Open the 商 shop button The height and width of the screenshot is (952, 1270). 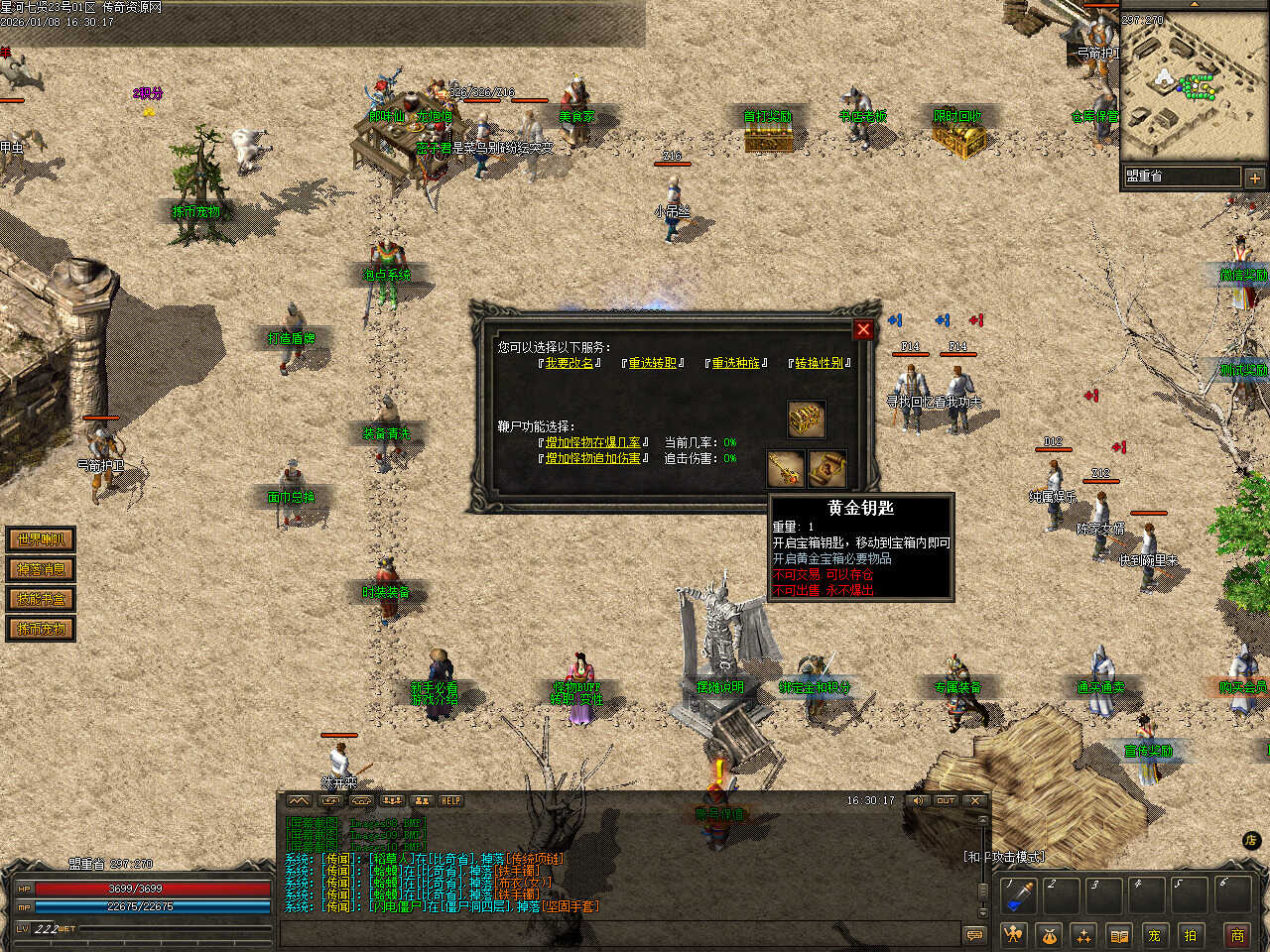[1237, 934]
